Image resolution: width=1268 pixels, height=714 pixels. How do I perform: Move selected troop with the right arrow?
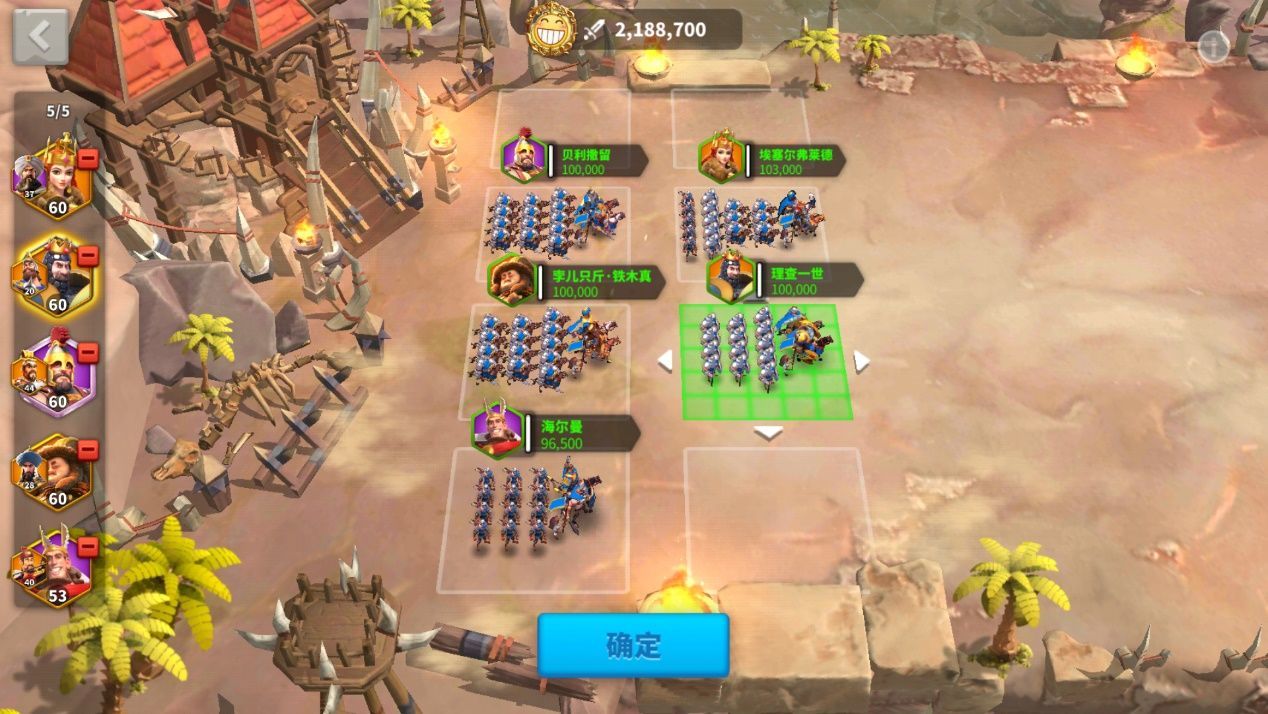860,361
